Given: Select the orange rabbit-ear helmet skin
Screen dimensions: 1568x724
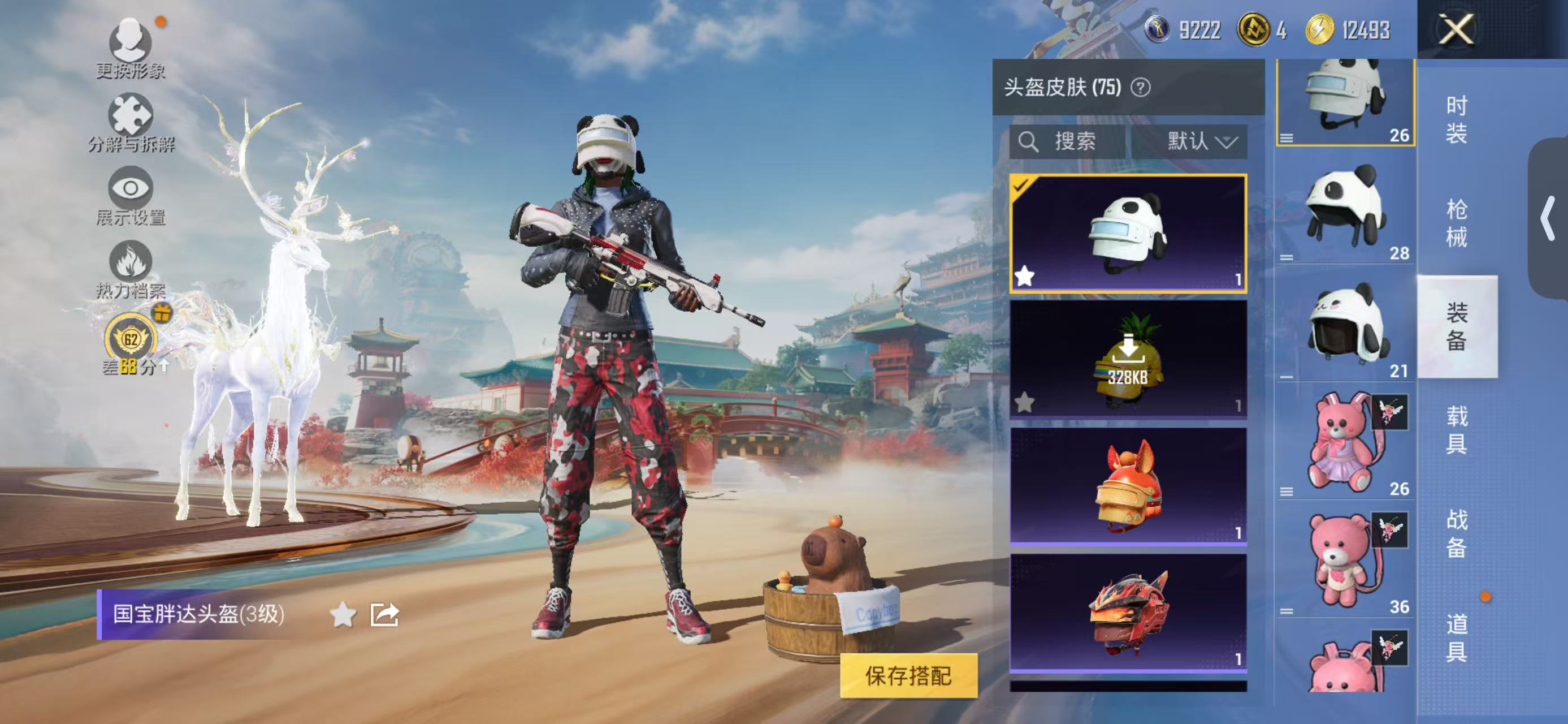Looking at the screenshot, I should pyautogui.click(x=1128, y=485).
